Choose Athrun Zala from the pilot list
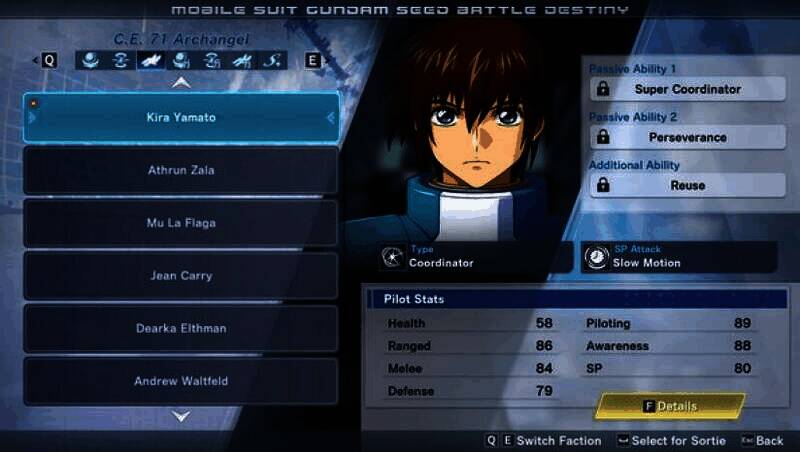The width and height of the screenshot is (800, 452). [181, 170]
